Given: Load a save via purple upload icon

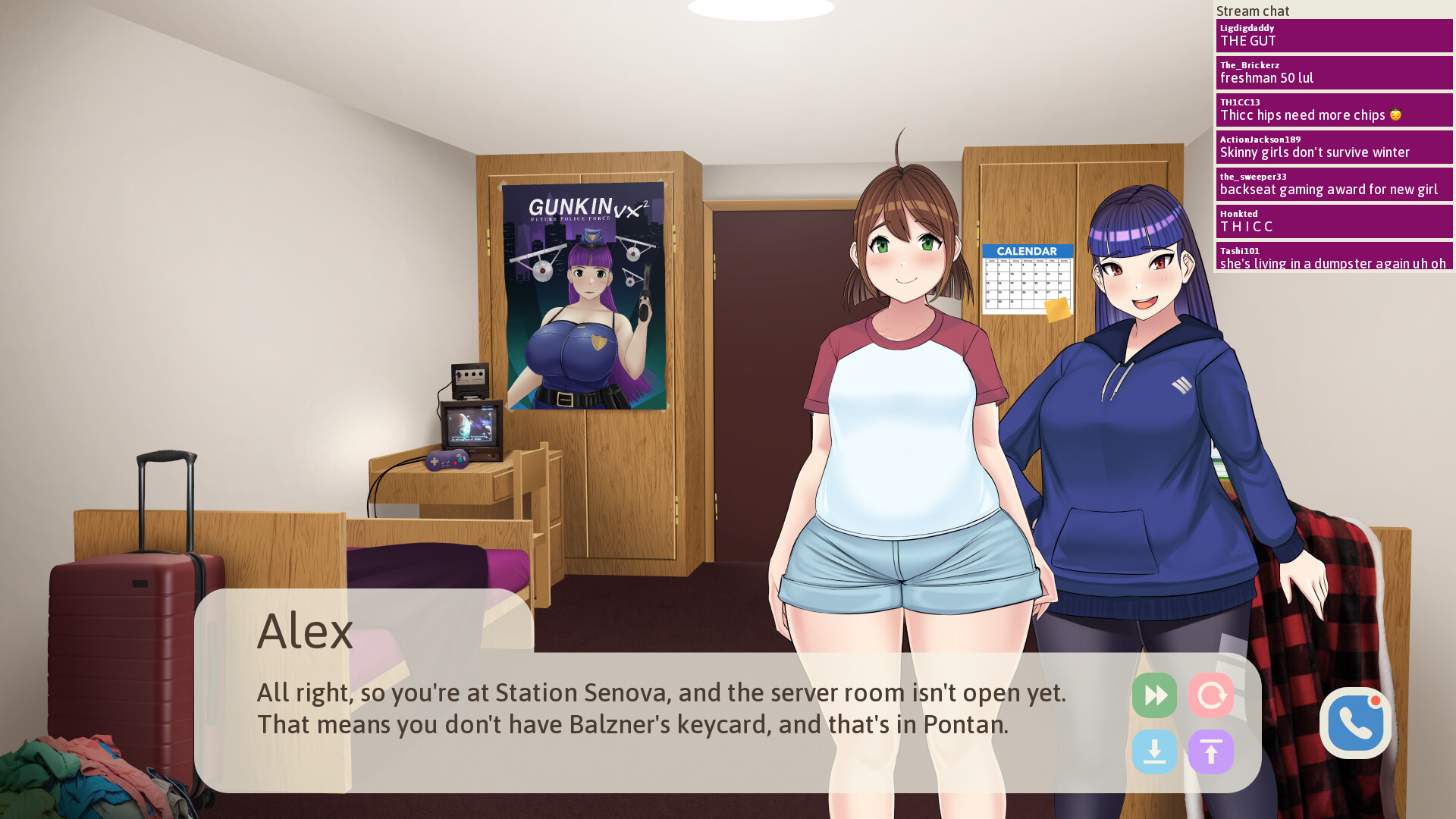Looking at the screenshot, I should (1211, 752).
